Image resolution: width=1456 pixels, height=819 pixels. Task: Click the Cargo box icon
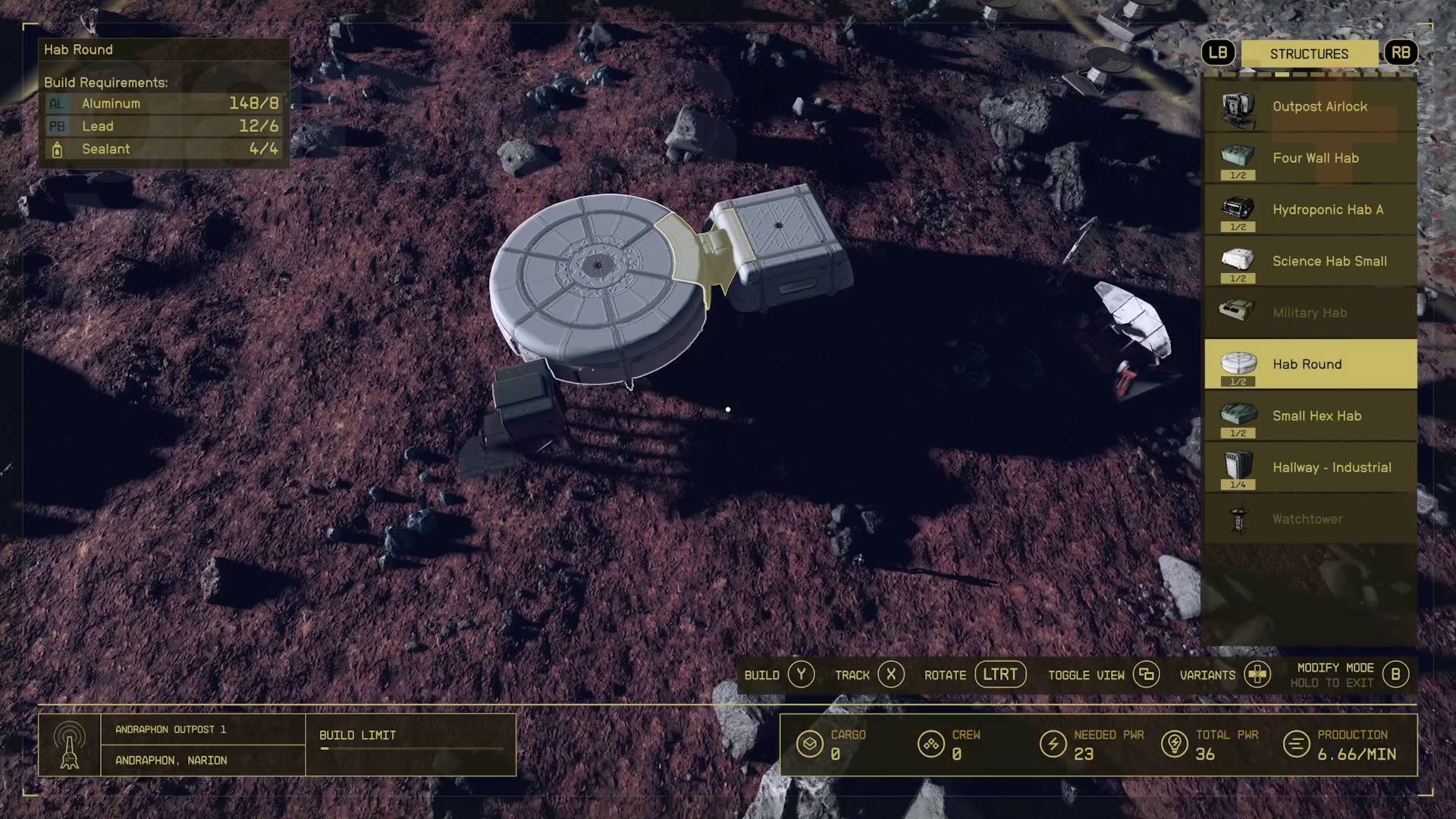[810, 744]
